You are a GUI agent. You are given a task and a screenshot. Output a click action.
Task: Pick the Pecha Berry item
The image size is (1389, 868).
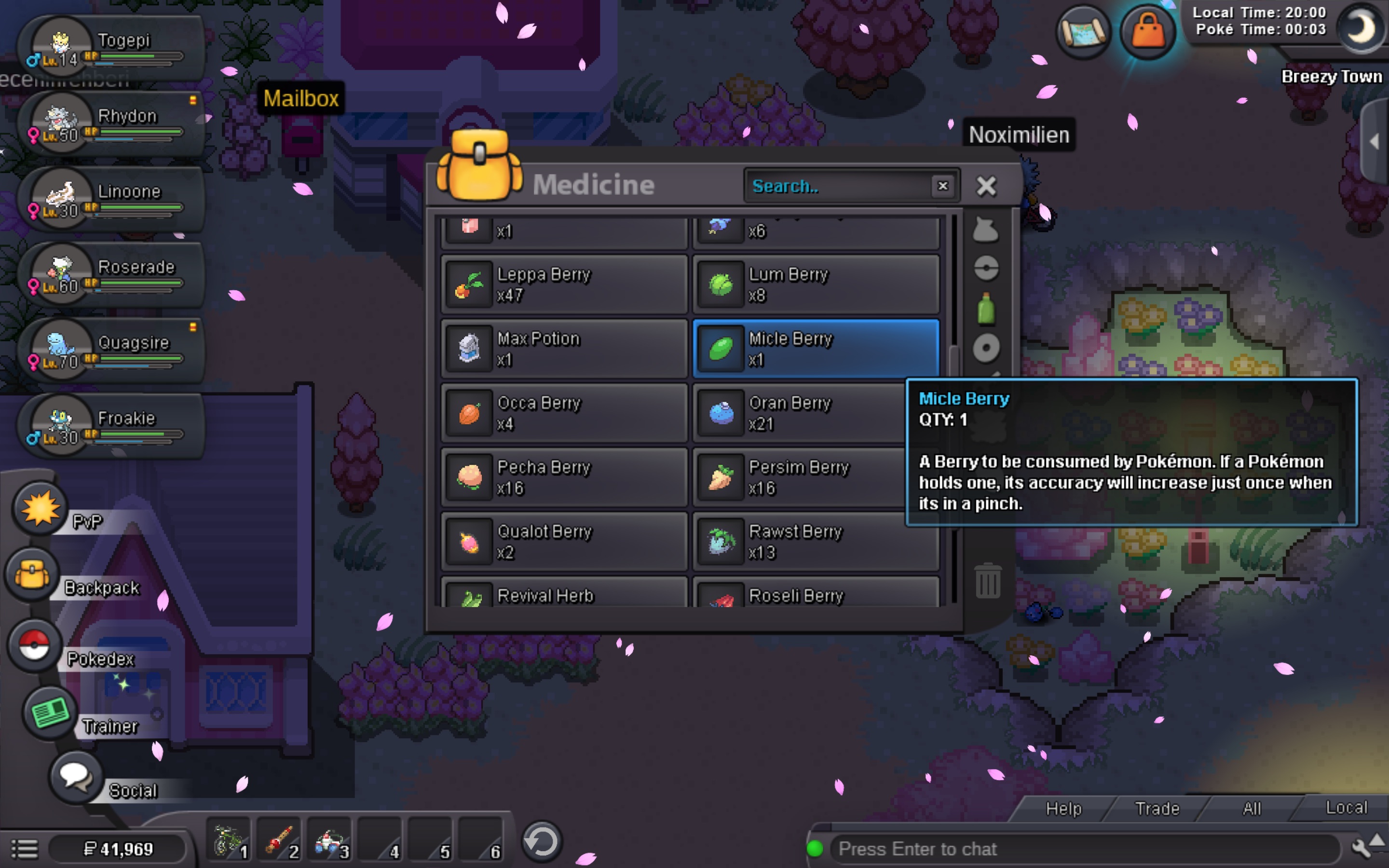(564, 477)
